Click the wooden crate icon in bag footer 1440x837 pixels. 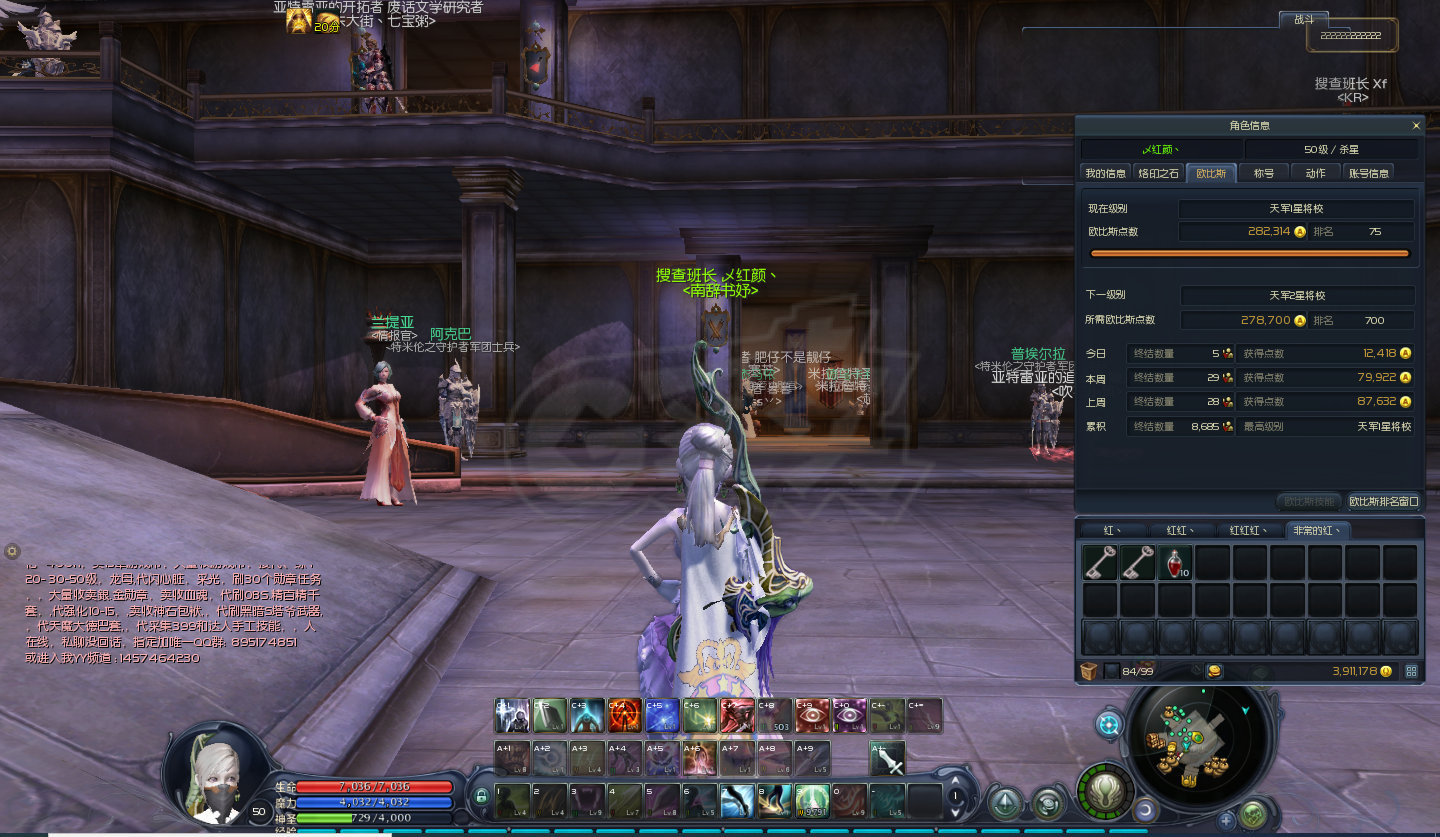pyautogui.click(x=1088, y=671)
